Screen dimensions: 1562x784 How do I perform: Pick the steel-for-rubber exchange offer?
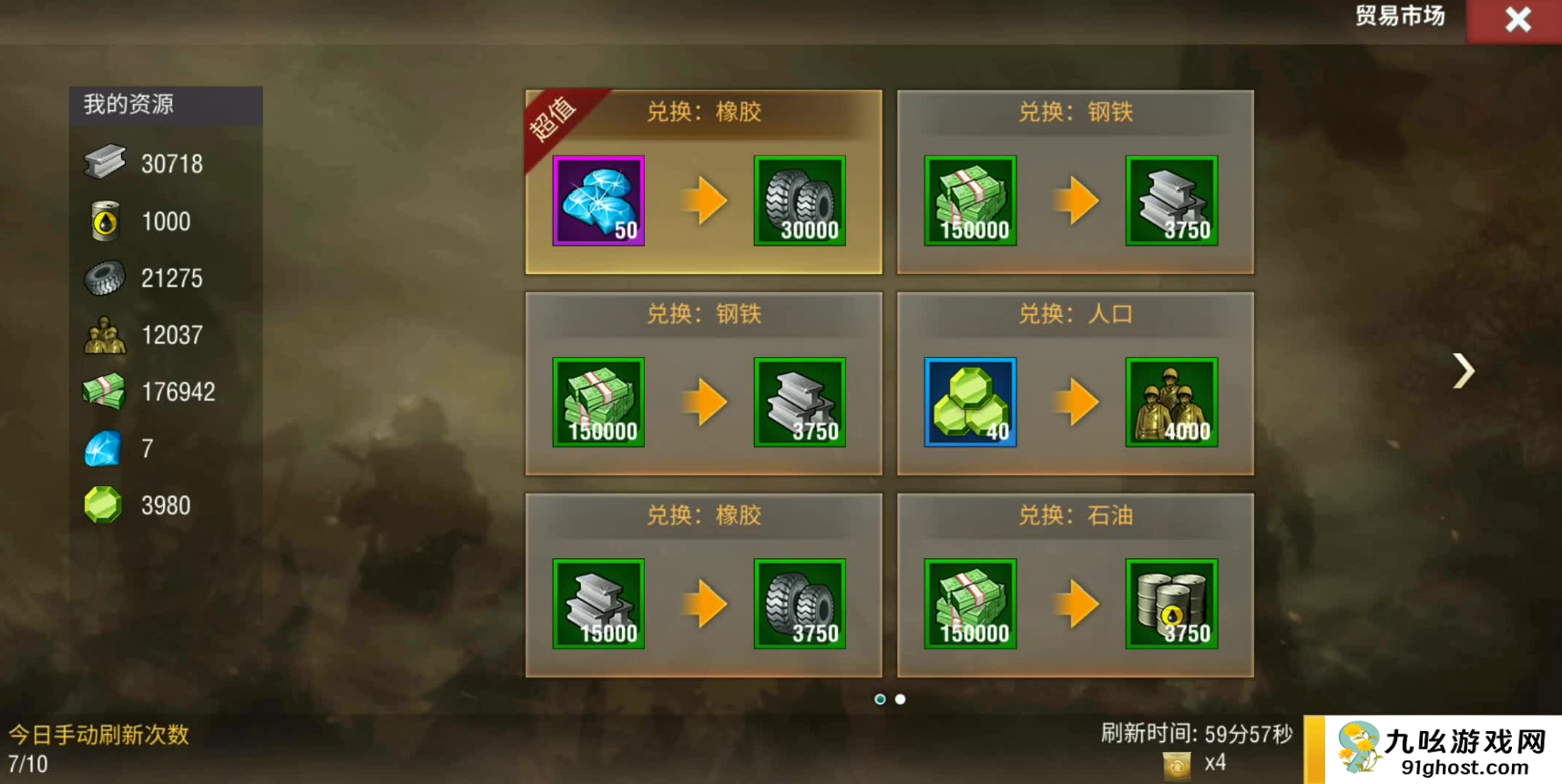[x=703, y=585]
